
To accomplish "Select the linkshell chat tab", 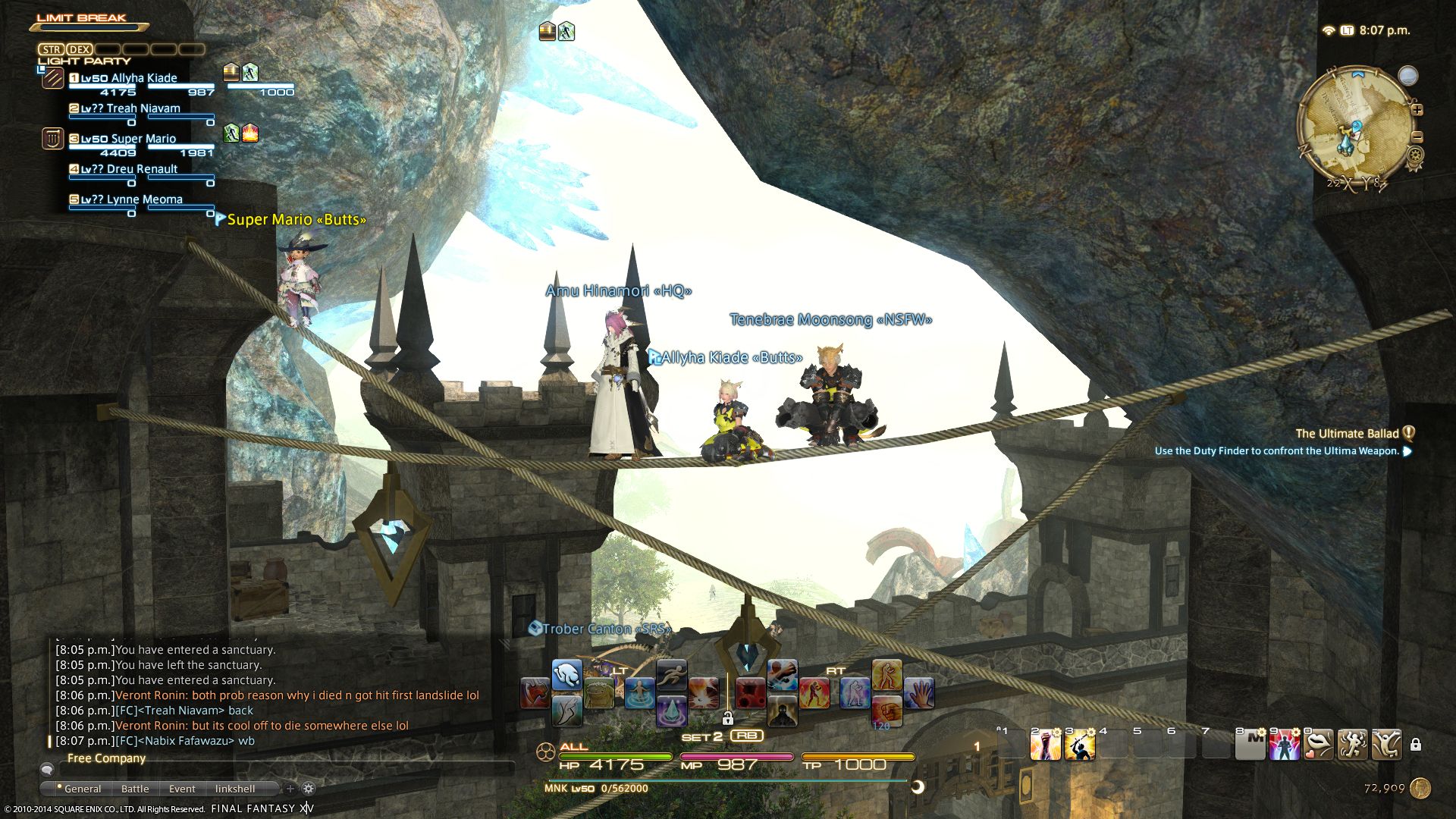I will coord(235,789).
